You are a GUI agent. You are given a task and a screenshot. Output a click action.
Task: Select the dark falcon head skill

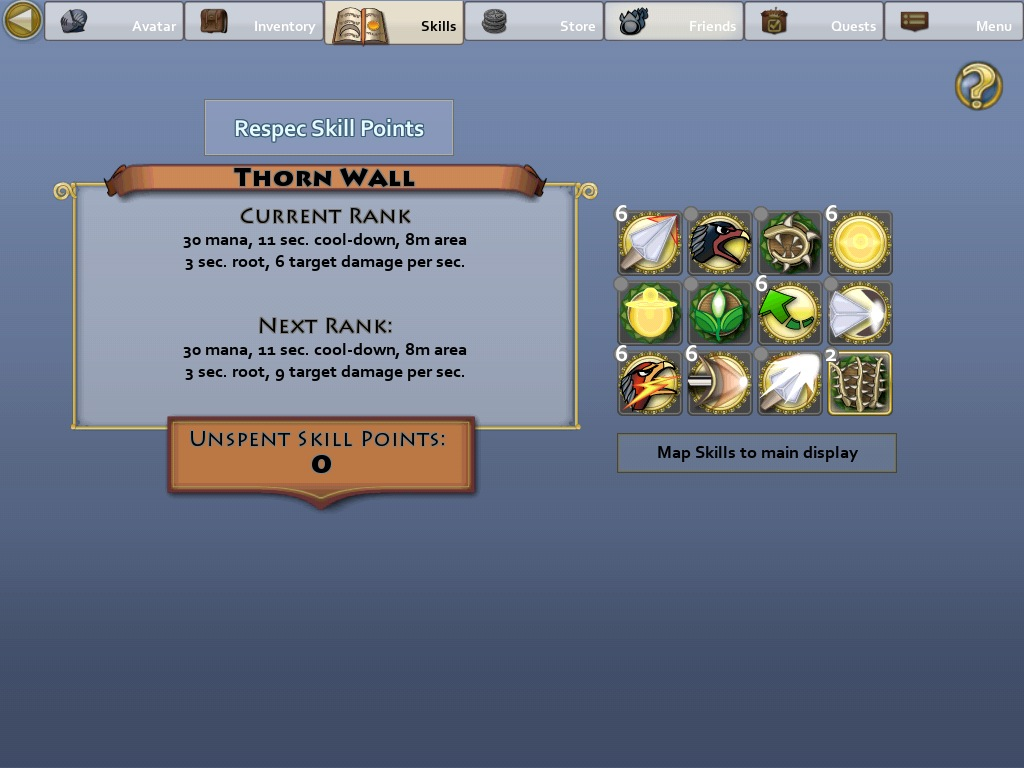coord(720,243)
